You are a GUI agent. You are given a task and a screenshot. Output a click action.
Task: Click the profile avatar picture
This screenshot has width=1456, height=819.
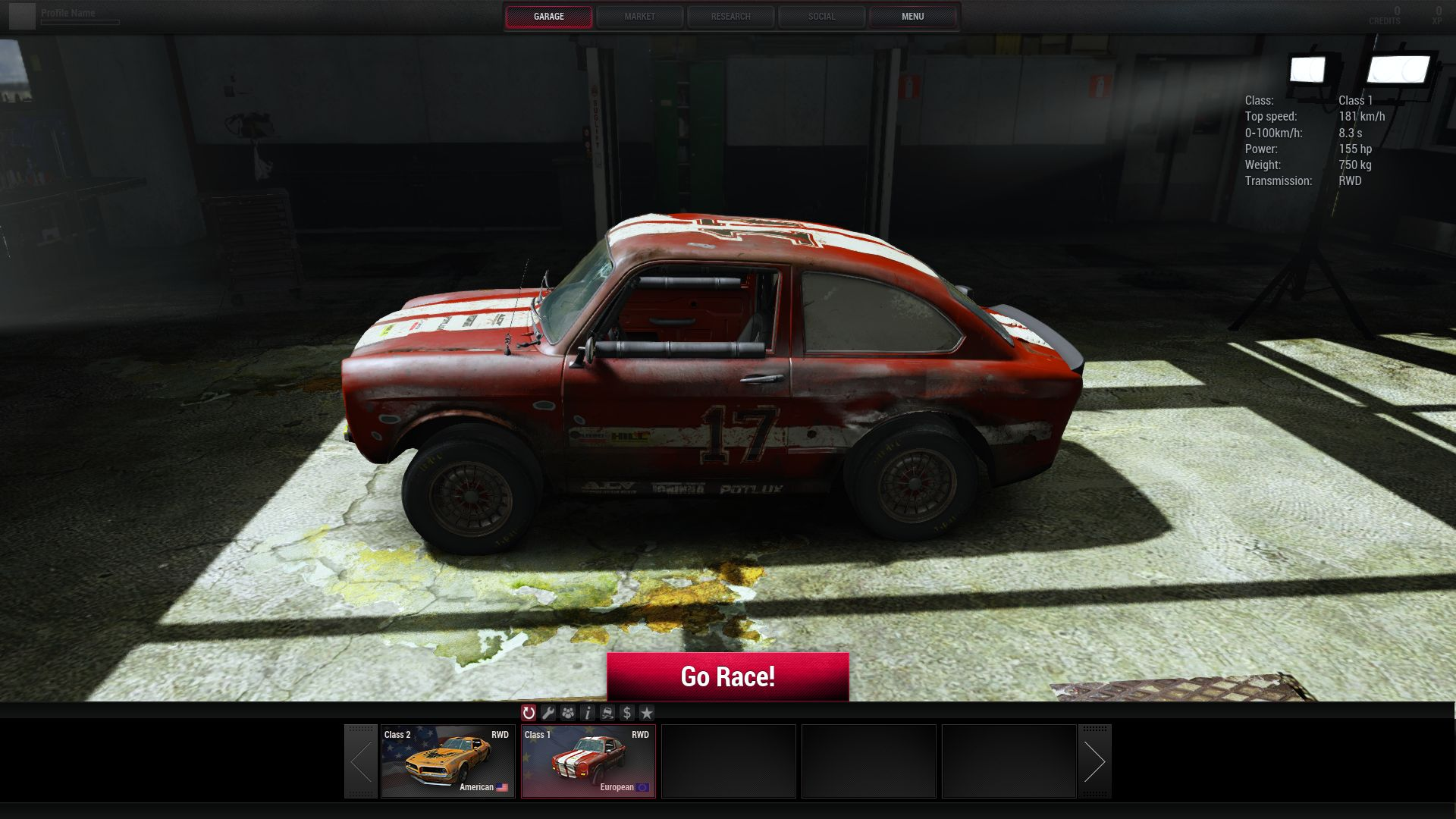pos(22,17)
